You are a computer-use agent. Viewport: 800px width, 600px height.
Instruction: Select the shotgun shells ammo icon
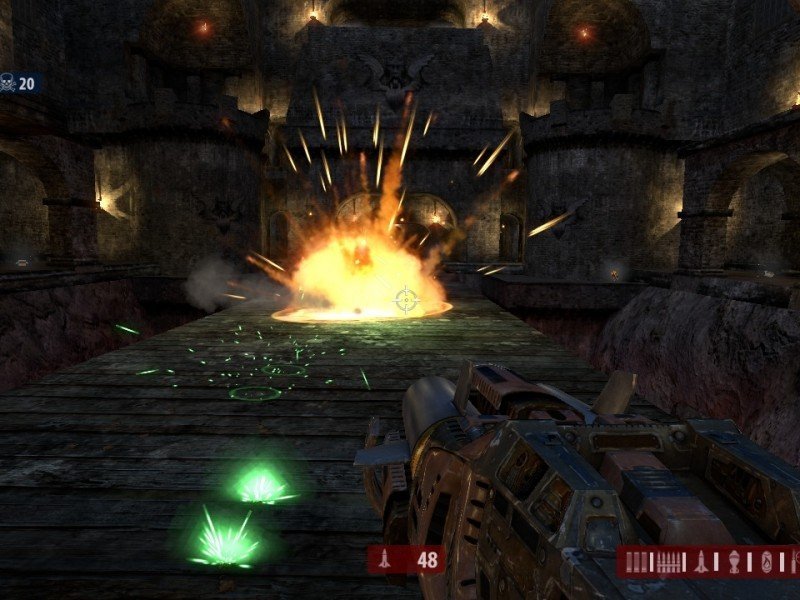(x=637, y=562)
